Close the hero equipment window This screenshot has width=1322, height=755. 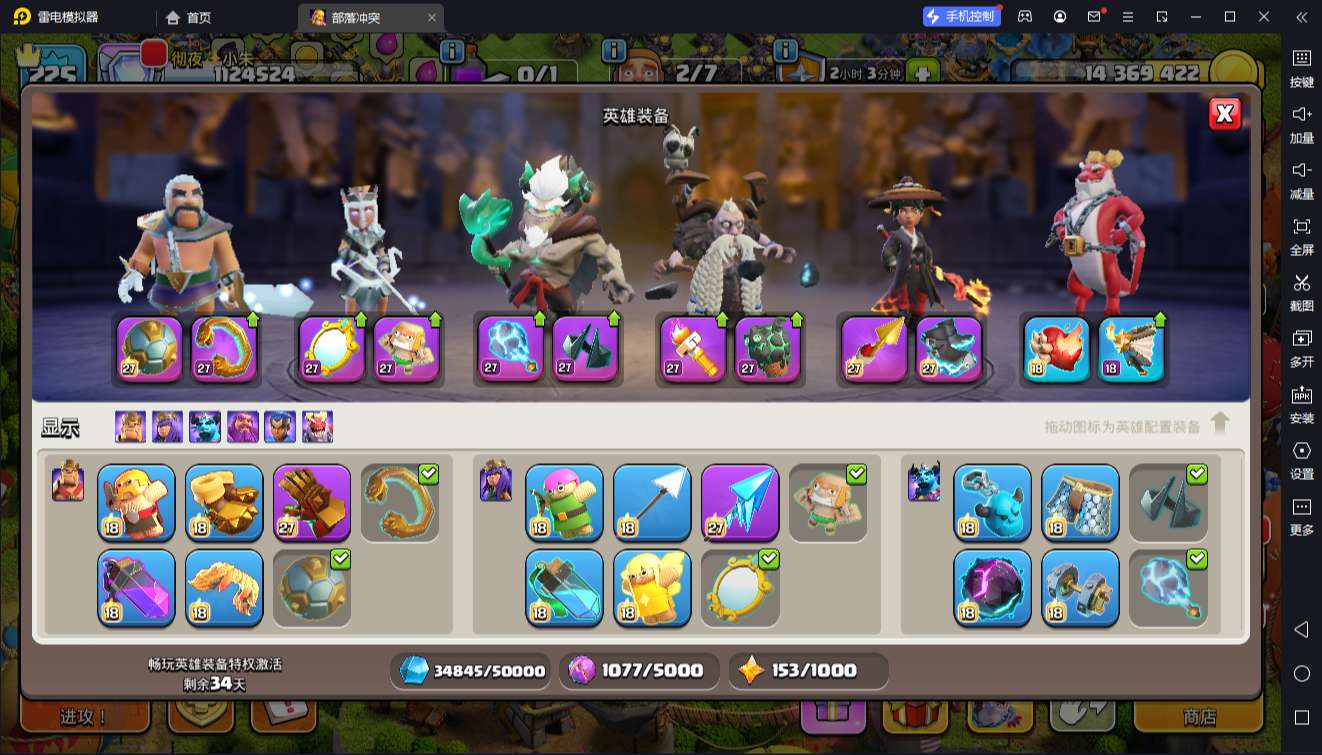click(1224, 114)
